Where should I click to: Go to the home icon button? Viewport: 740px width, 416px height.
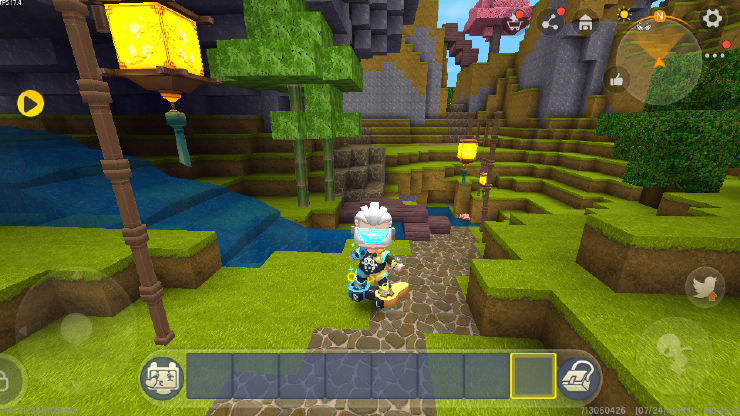tap(584, 21)
